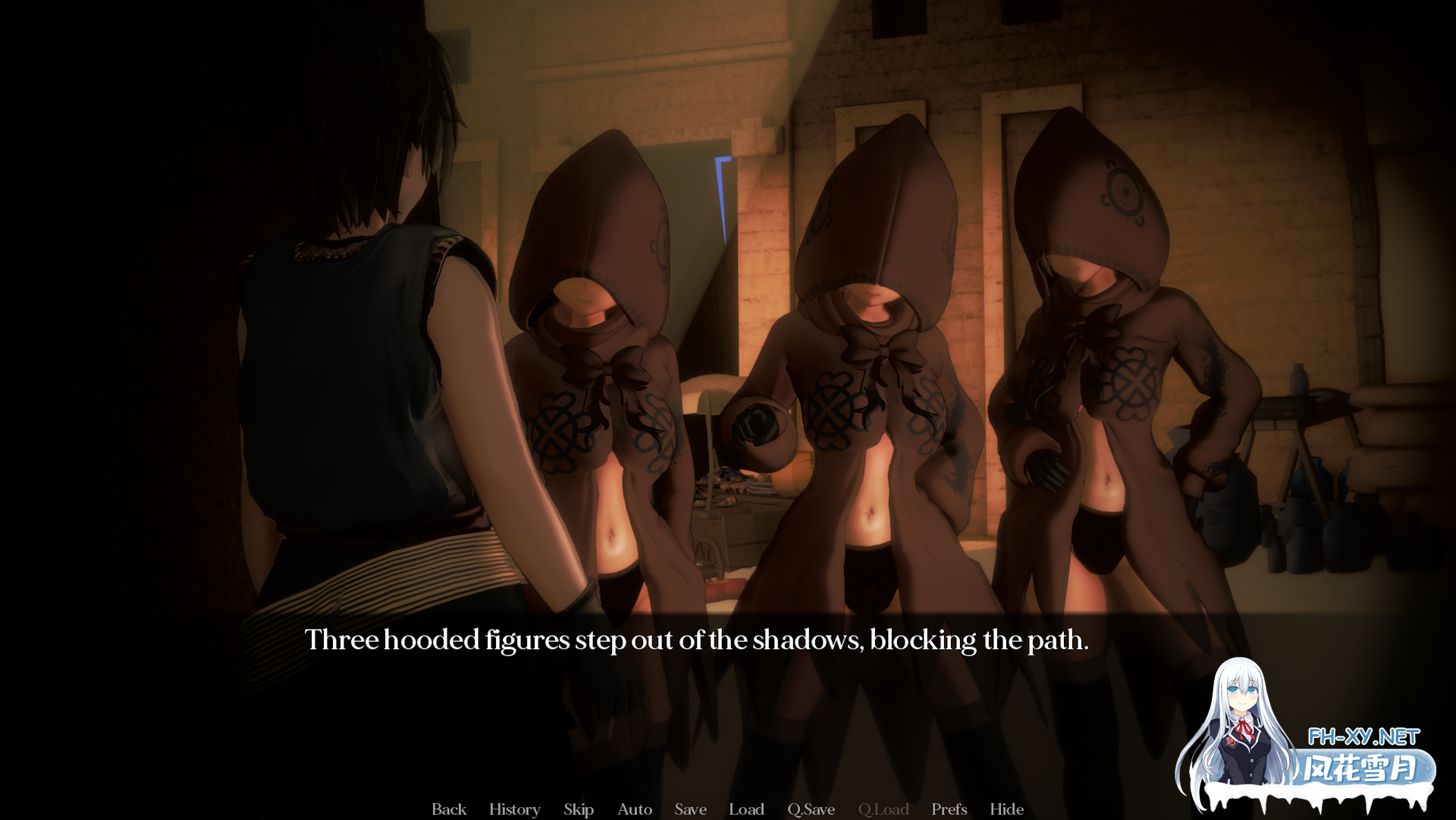Open the Save screen
The height and width of the screenshot is (820, 1456).
(x=690, y=809)
